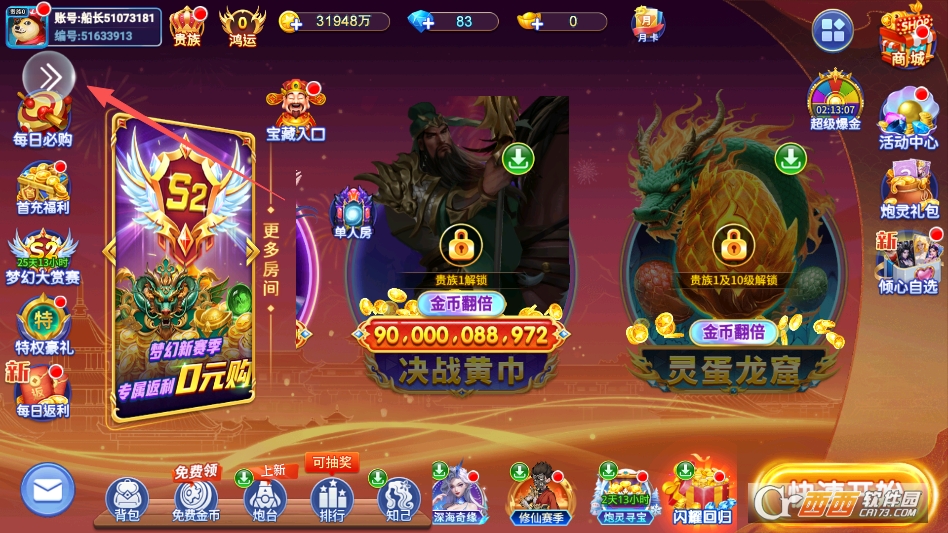Viewport: 948px width, 533px height.
Task: Open the 排行 rankings
Action: [331, 498]
